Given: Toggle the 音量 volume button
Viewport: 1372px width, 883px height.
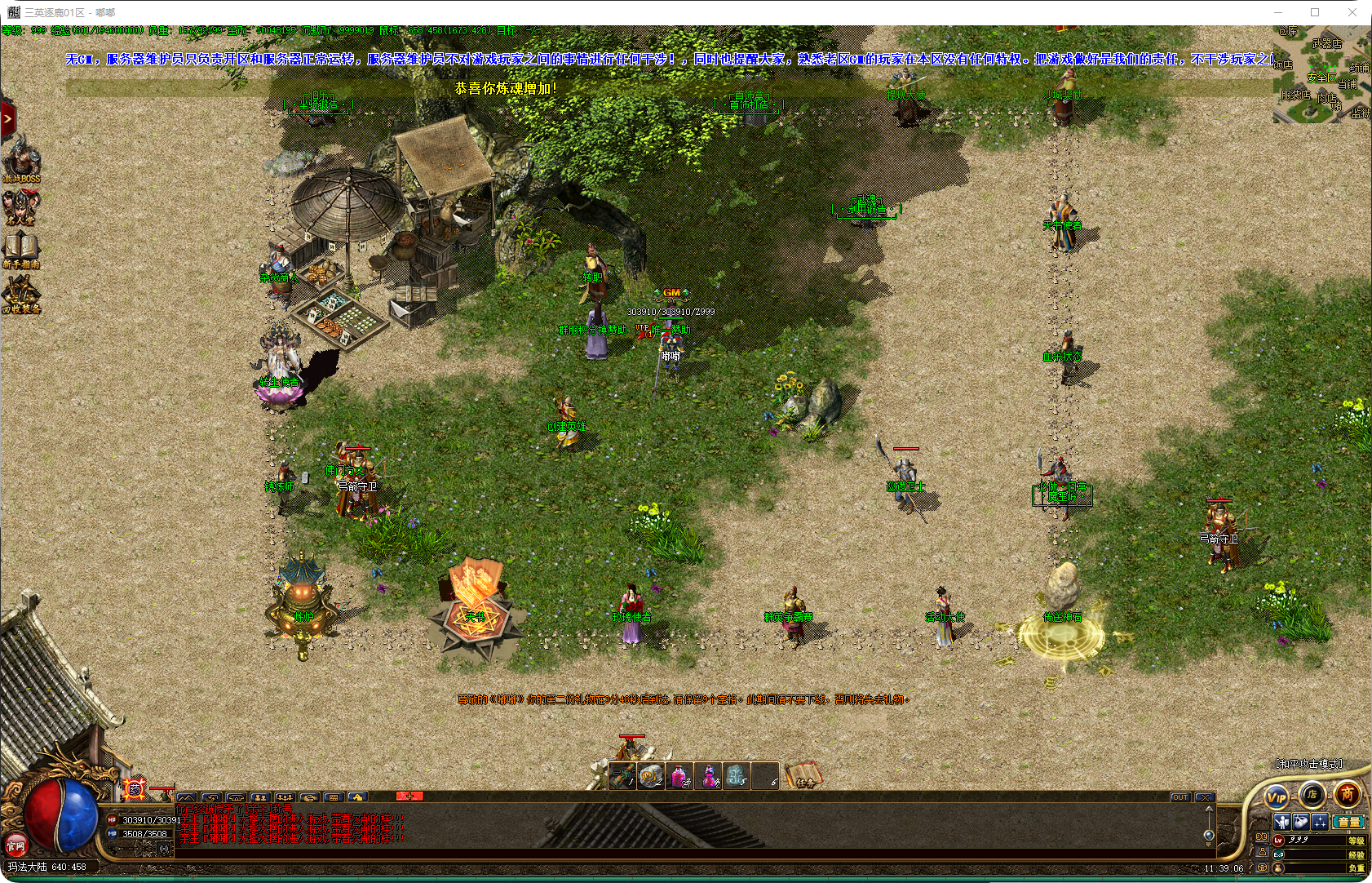Looking at the screenshot, I should pos(1348,822).
